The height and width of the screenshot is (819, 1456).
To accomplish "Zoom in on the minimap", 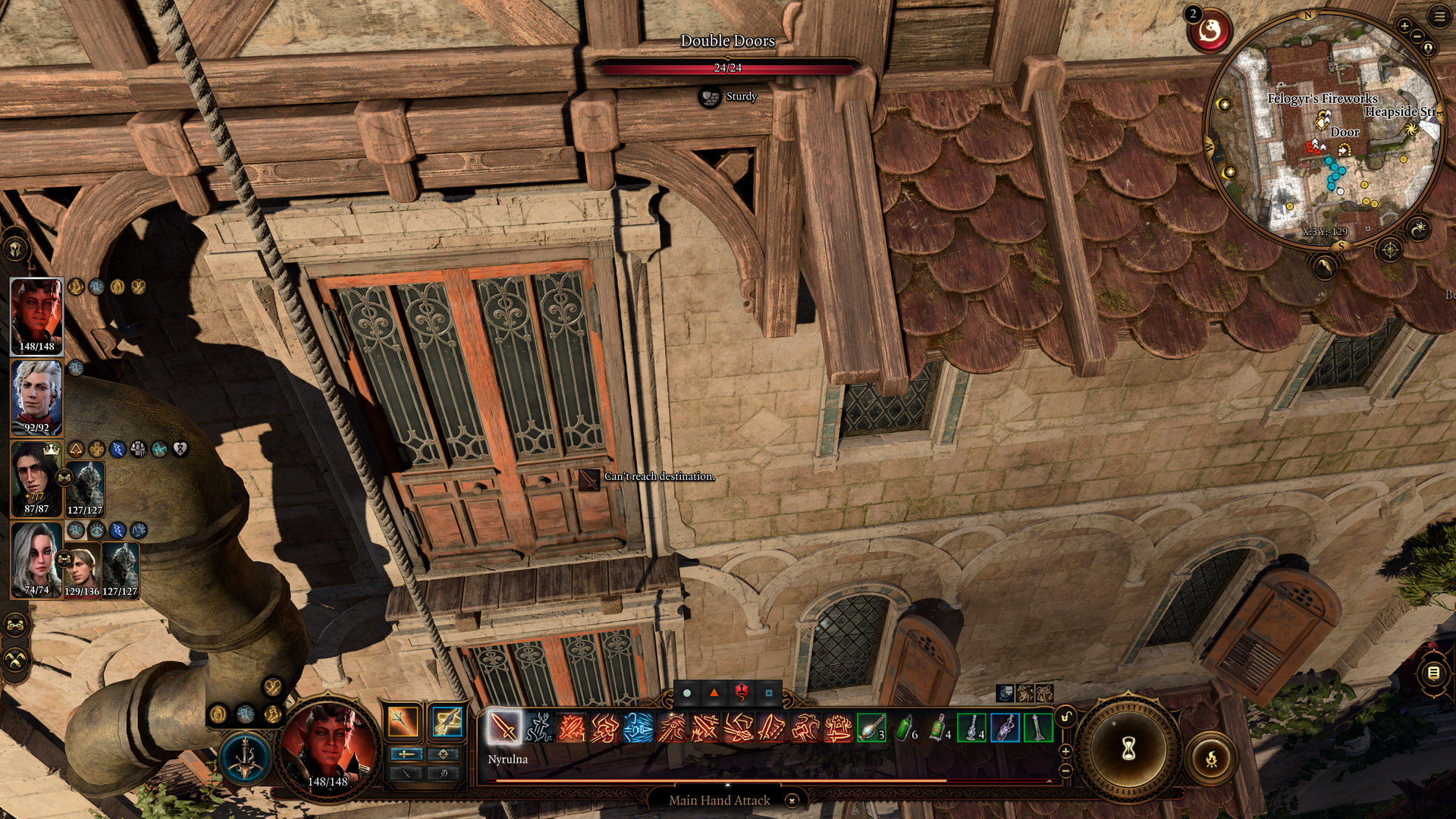I will pos(1404,27).
